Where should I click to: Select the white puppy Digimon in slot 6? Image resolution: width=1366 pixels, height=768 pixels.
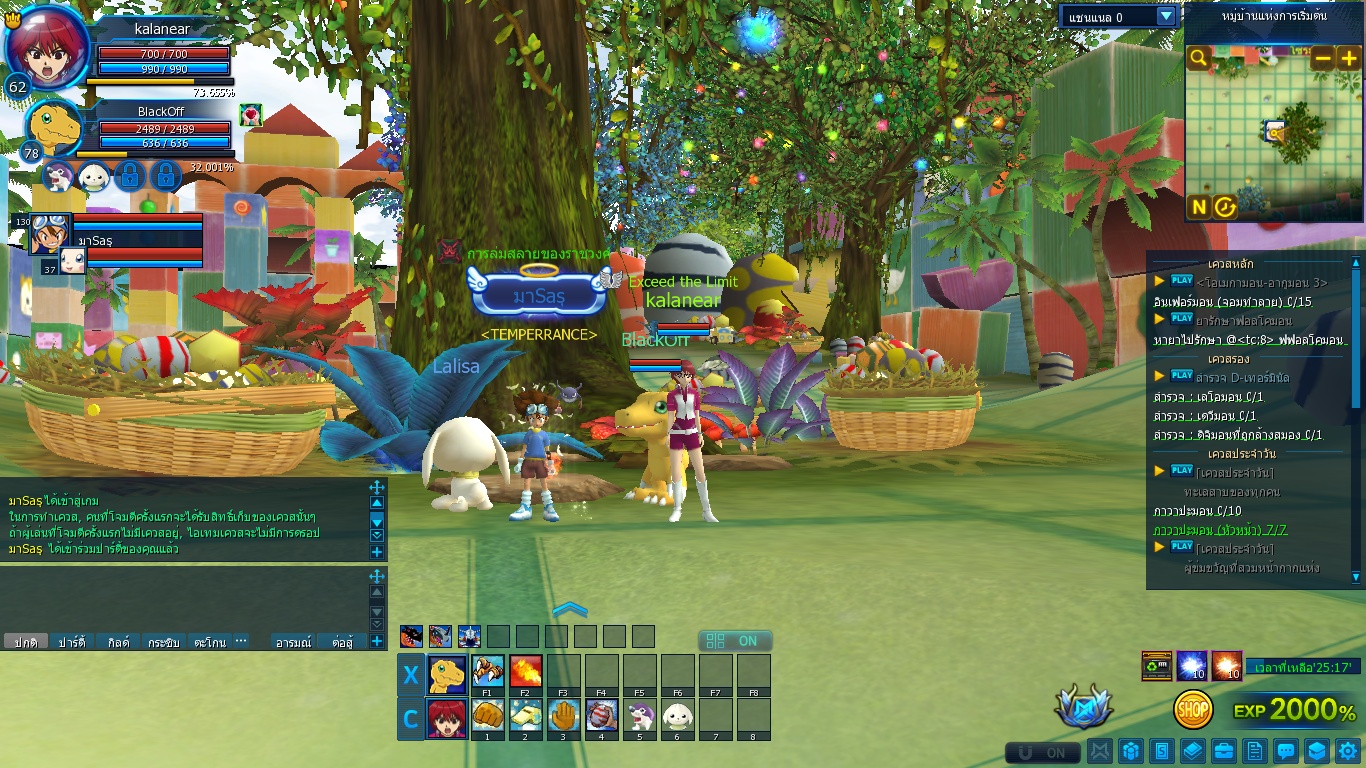pyautogui.click(x=678, y=716)
